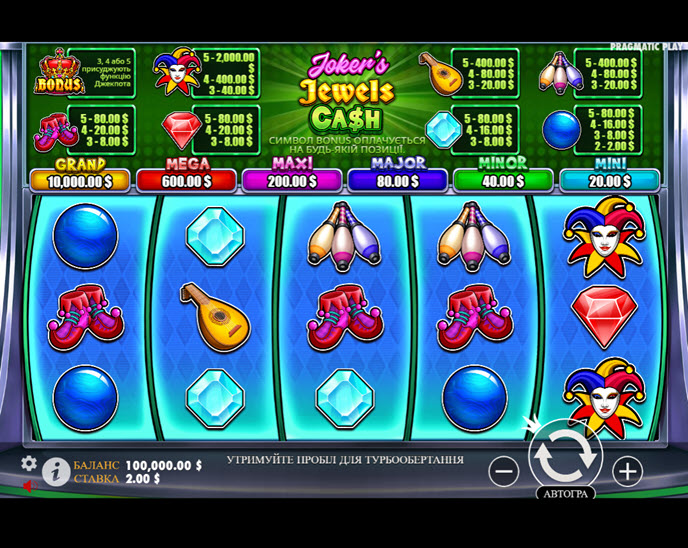Toggle the red sound speaker icon
Screen dimensions: 688x548
pyautogui.click(x=27, y=486)
